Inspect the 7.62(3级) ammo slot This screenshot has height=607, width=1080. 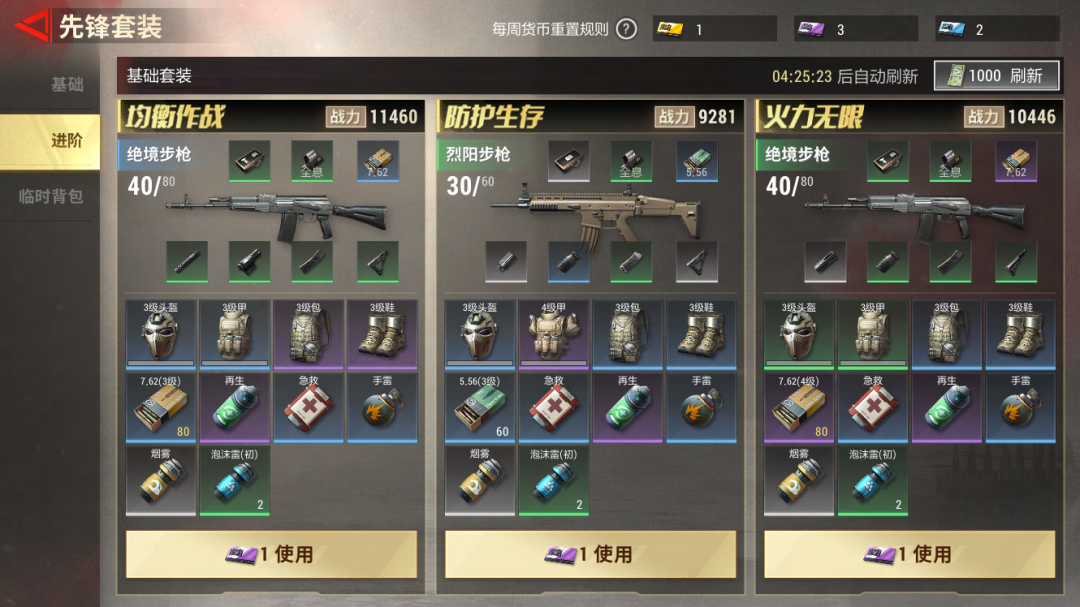161,407
